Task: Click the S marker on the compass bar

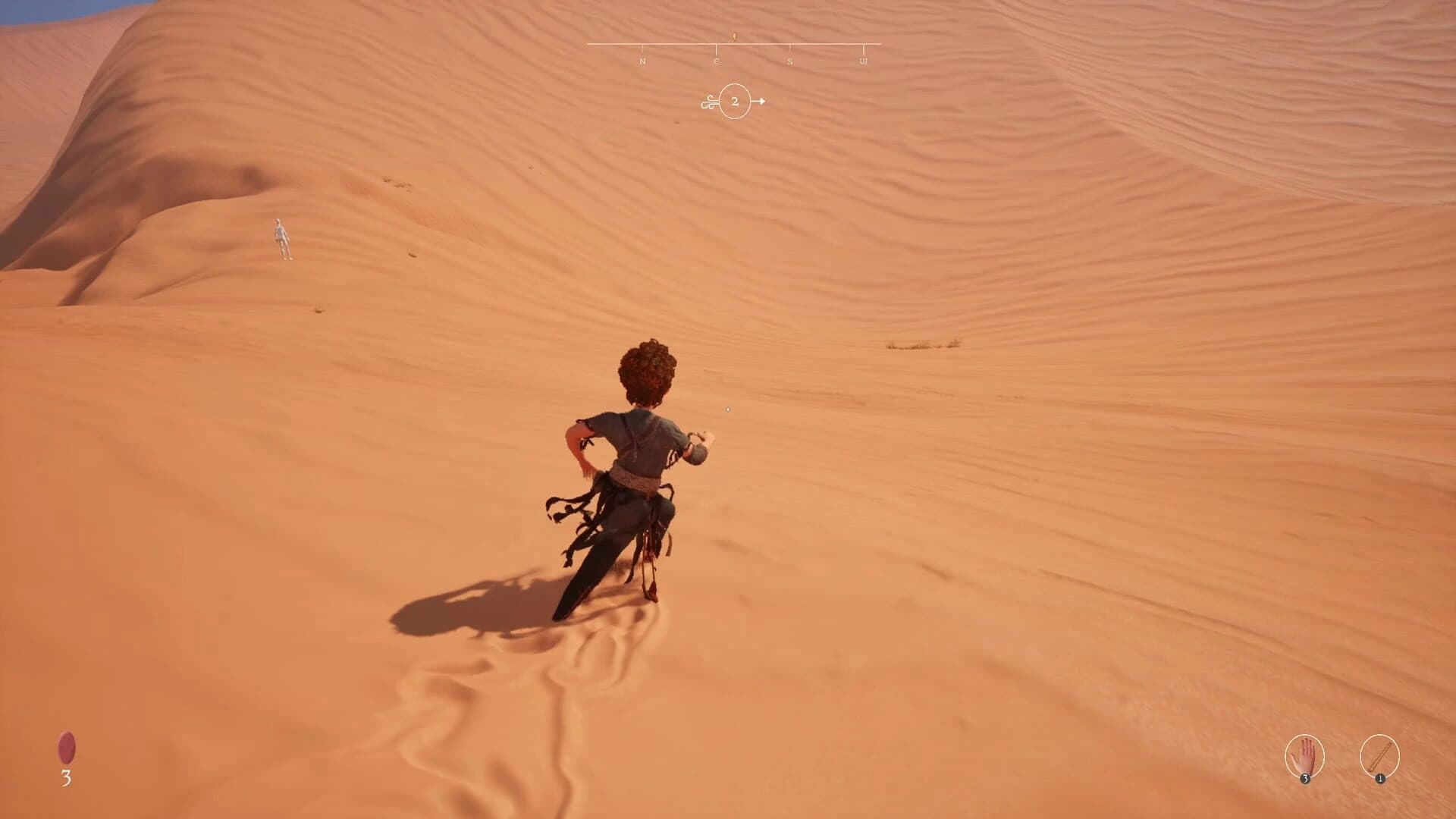Action: (x=790, y=61)
